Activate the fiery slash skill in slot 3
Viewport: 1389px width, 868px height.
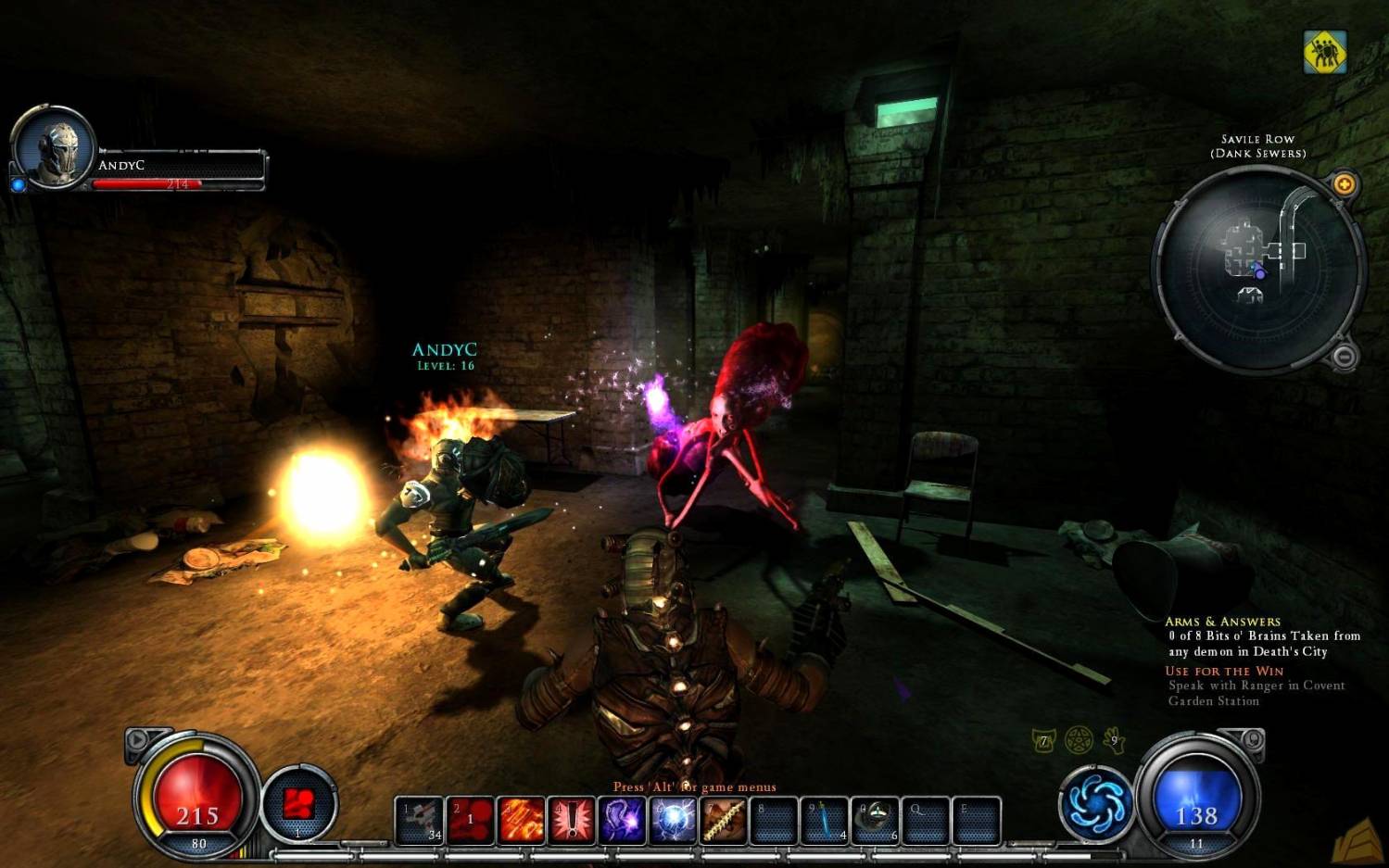pos(522,820)
